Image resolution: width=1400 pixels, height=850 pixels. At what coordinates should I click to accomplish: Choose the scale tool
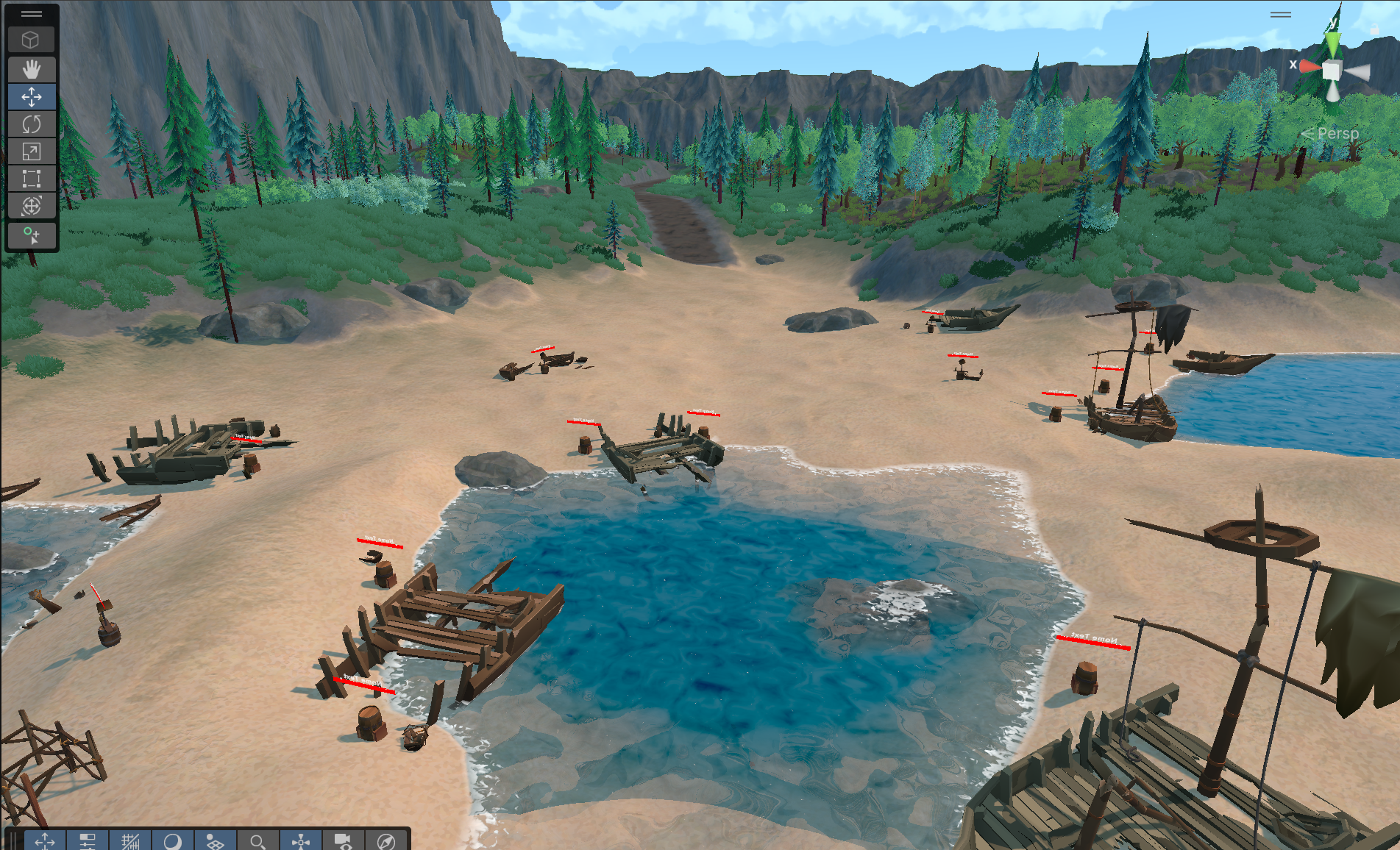[31, 151]
